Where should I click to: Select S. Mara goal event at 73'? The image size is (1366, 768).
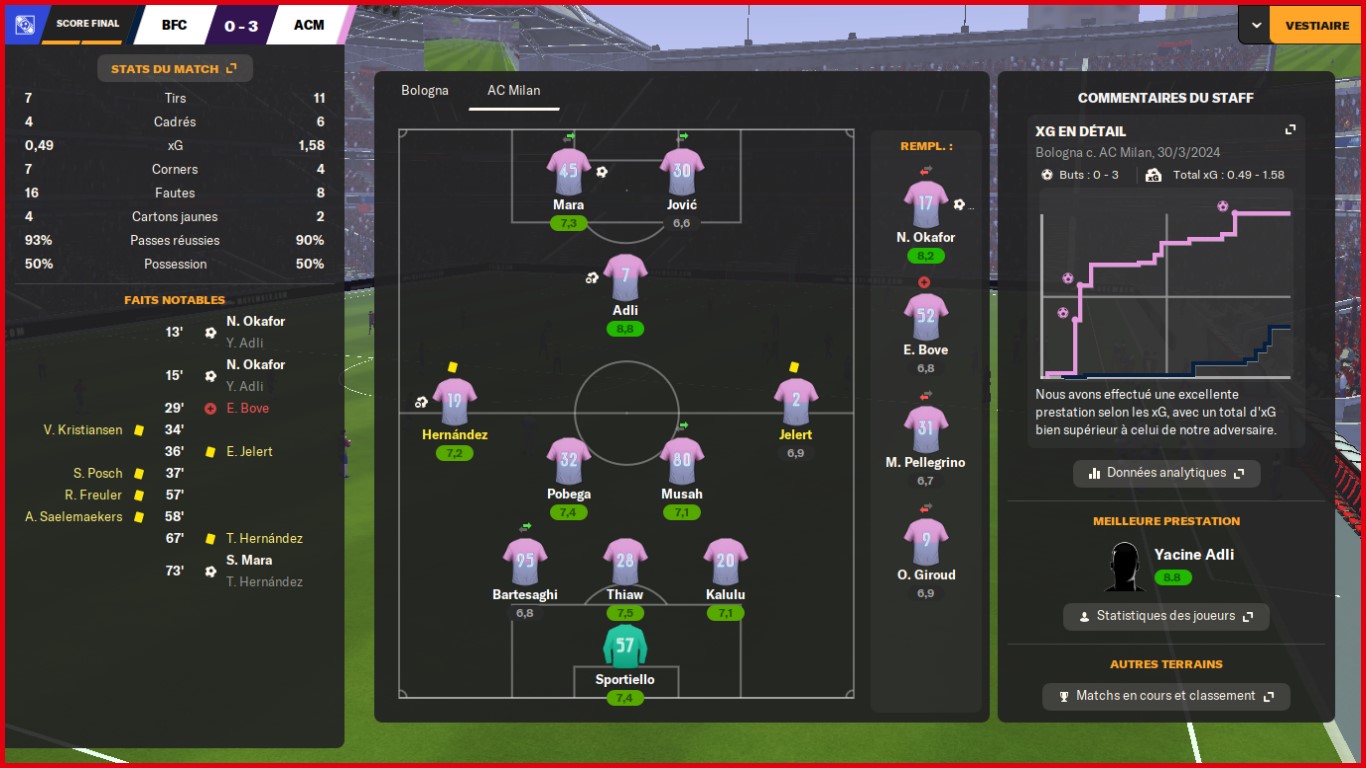pyautogui.click(x=249, y=560)
